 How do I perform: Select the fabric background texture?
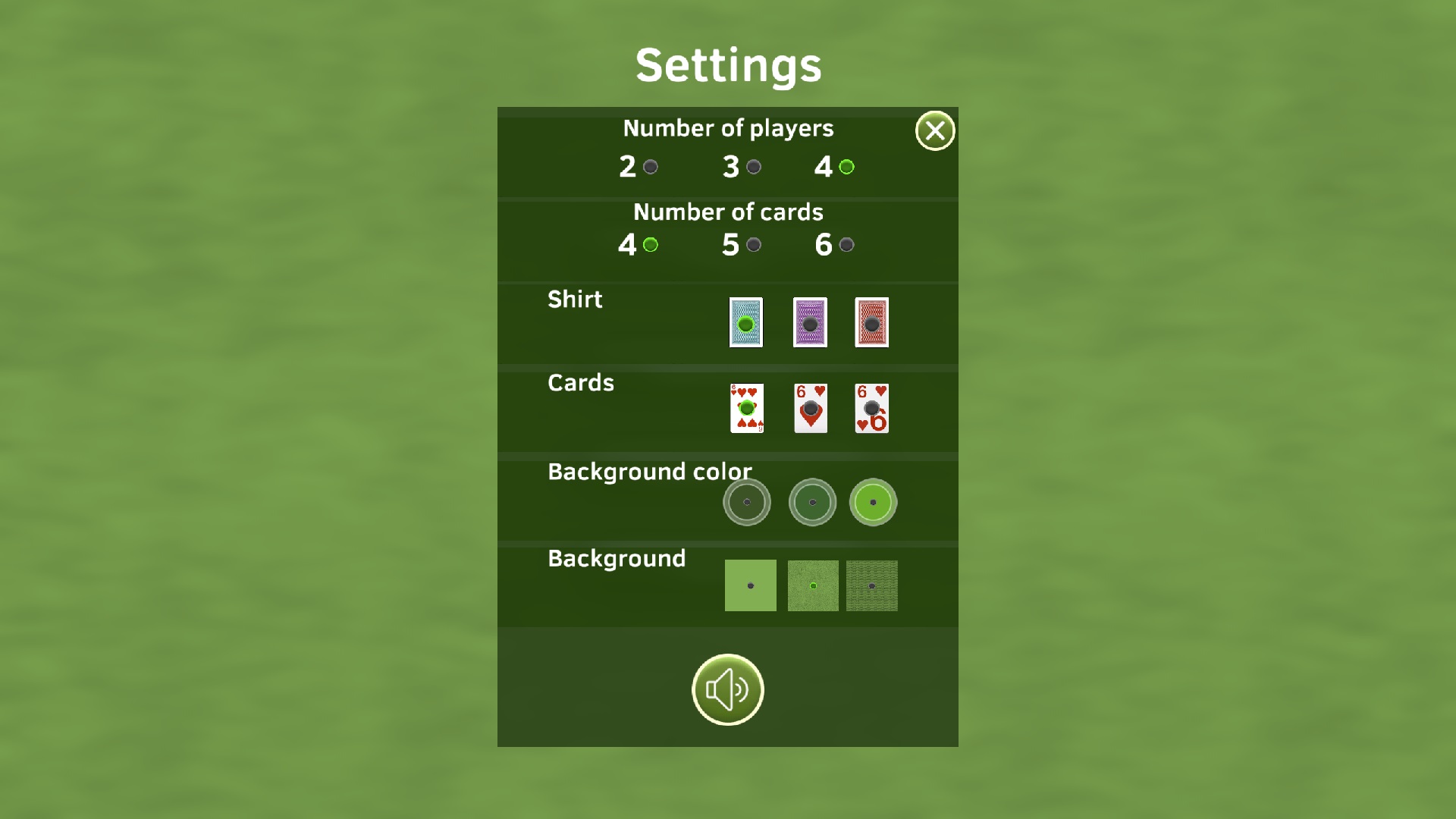click(872, 585)
